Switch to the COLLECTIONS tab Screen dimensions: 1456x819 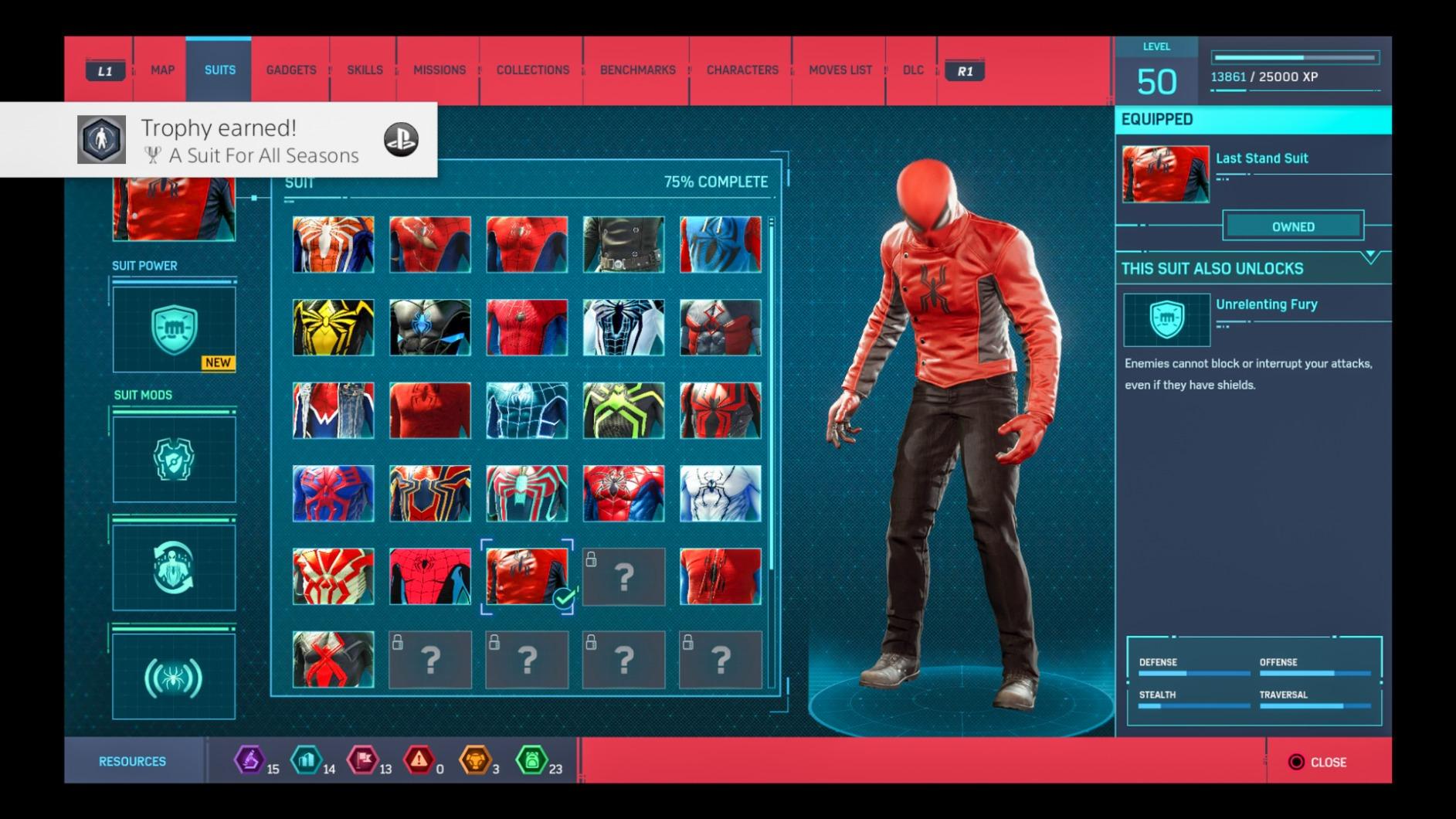coord(532,70)
